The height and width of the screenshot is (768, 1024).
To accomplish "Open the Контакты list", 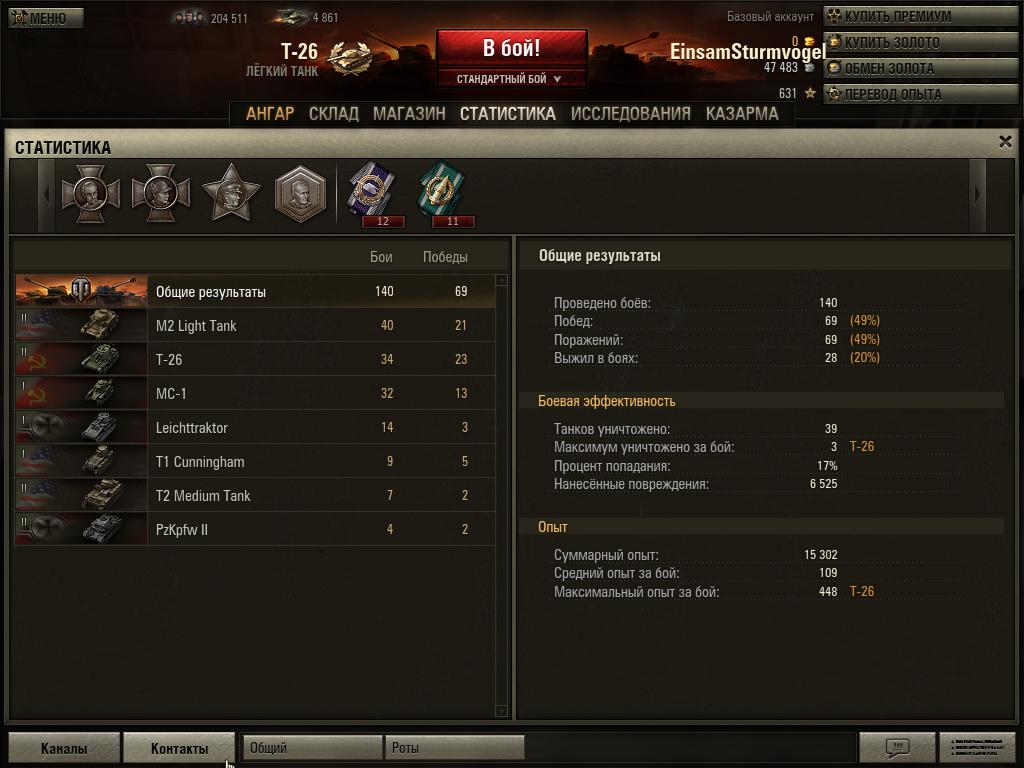I will 179,748.
